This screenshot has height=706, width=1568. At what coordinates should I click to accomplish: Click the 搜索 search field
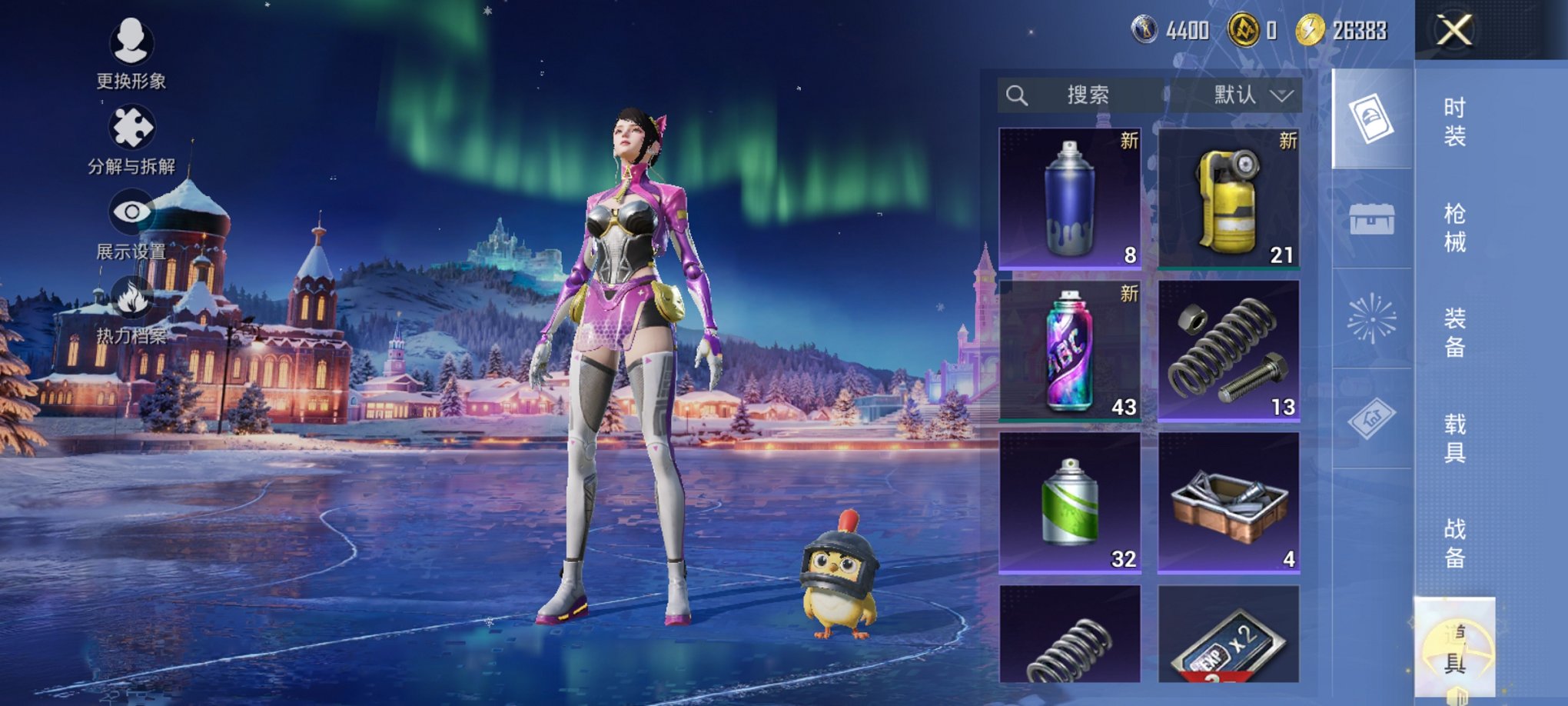[1085, 95]
